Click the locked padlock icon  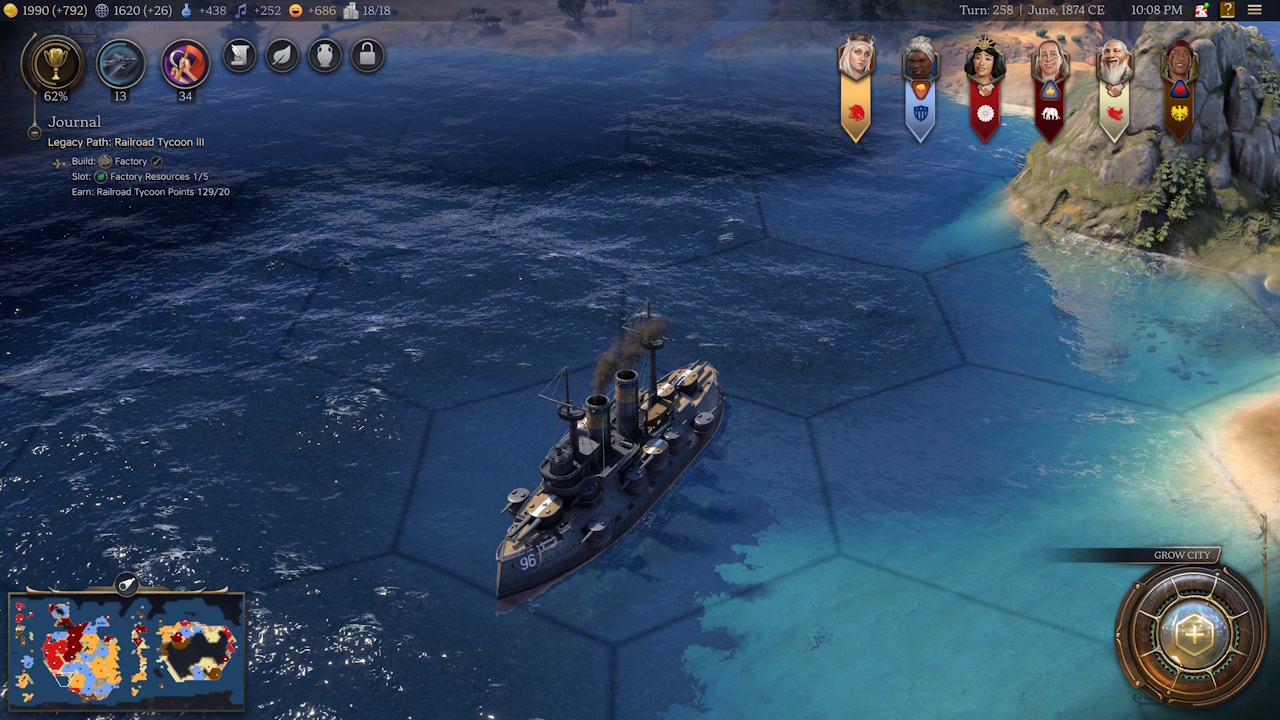[x=367, y=56]
